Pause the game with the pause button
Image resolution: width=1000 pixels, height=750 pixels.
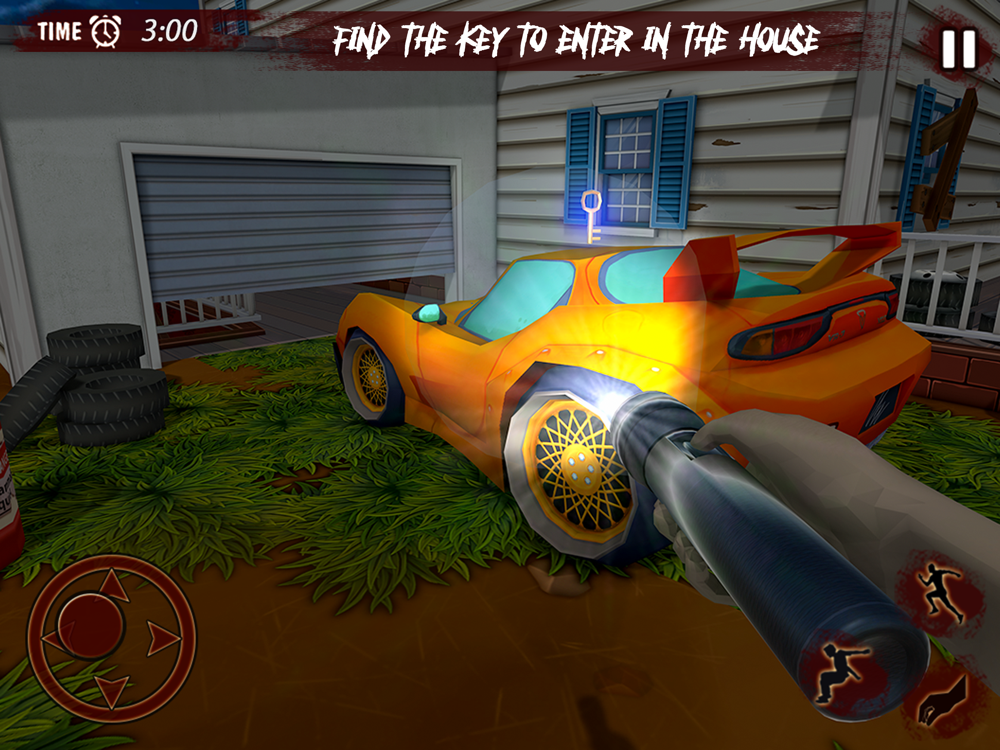957,48
